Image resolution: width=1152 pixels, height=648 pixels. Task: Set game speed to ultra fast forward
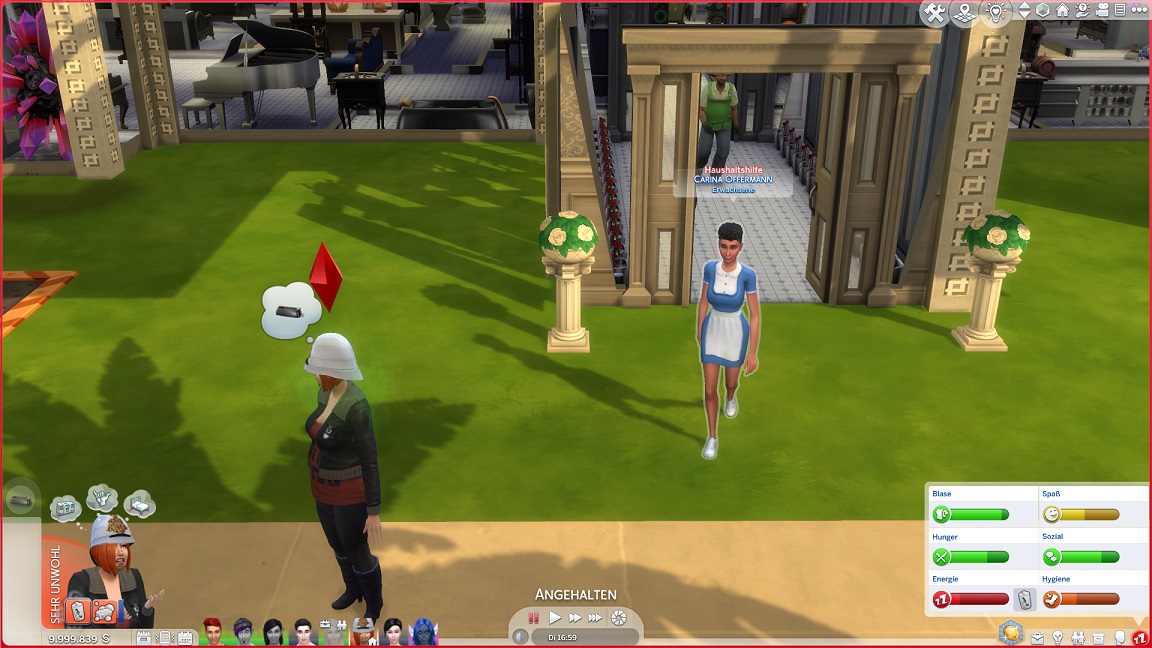pyautogui.click(x=596, y=618)
